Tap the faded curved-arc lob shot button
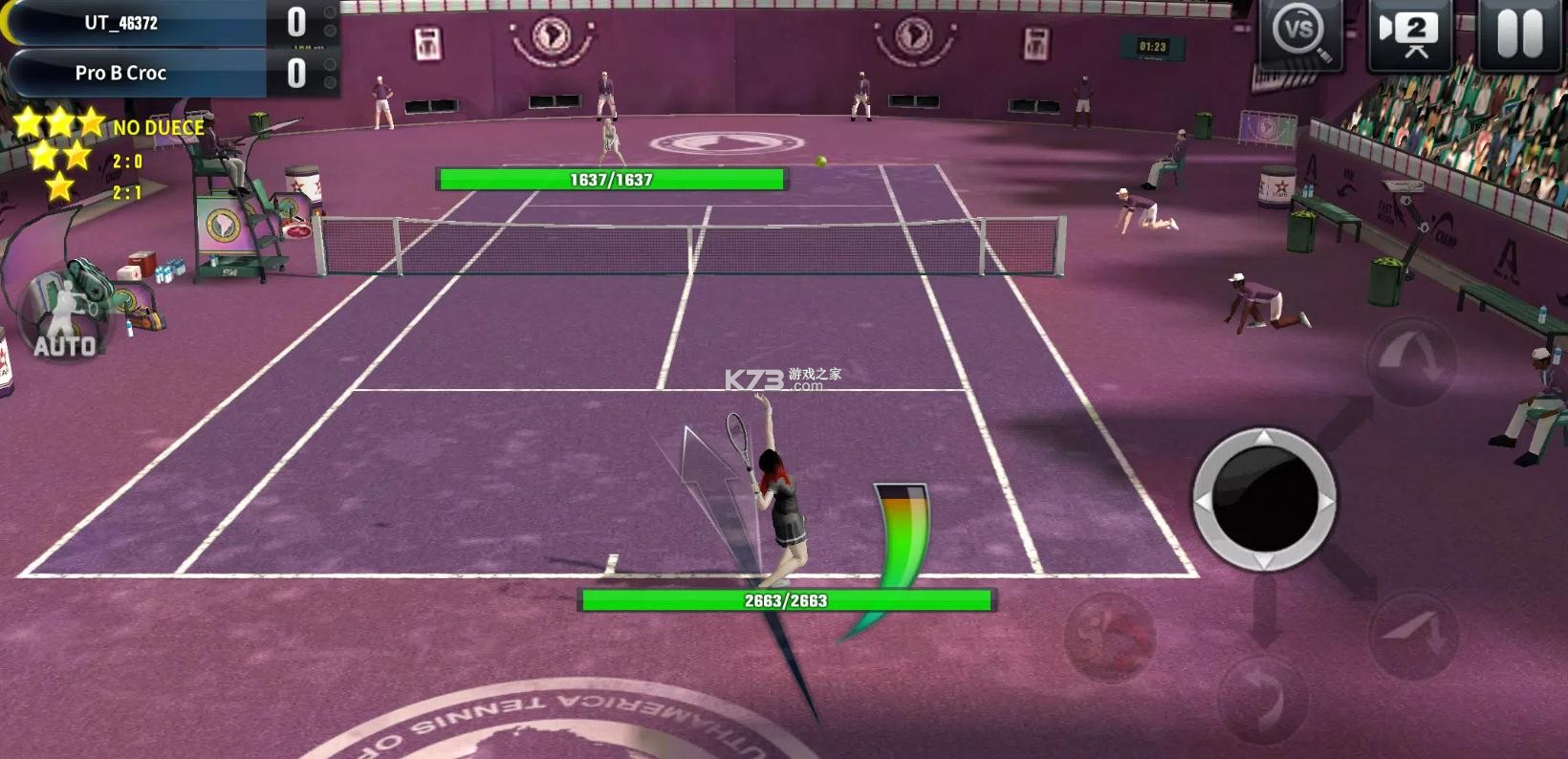The width and height of the screenshot is (1568, 759). tap(1410, 359)
